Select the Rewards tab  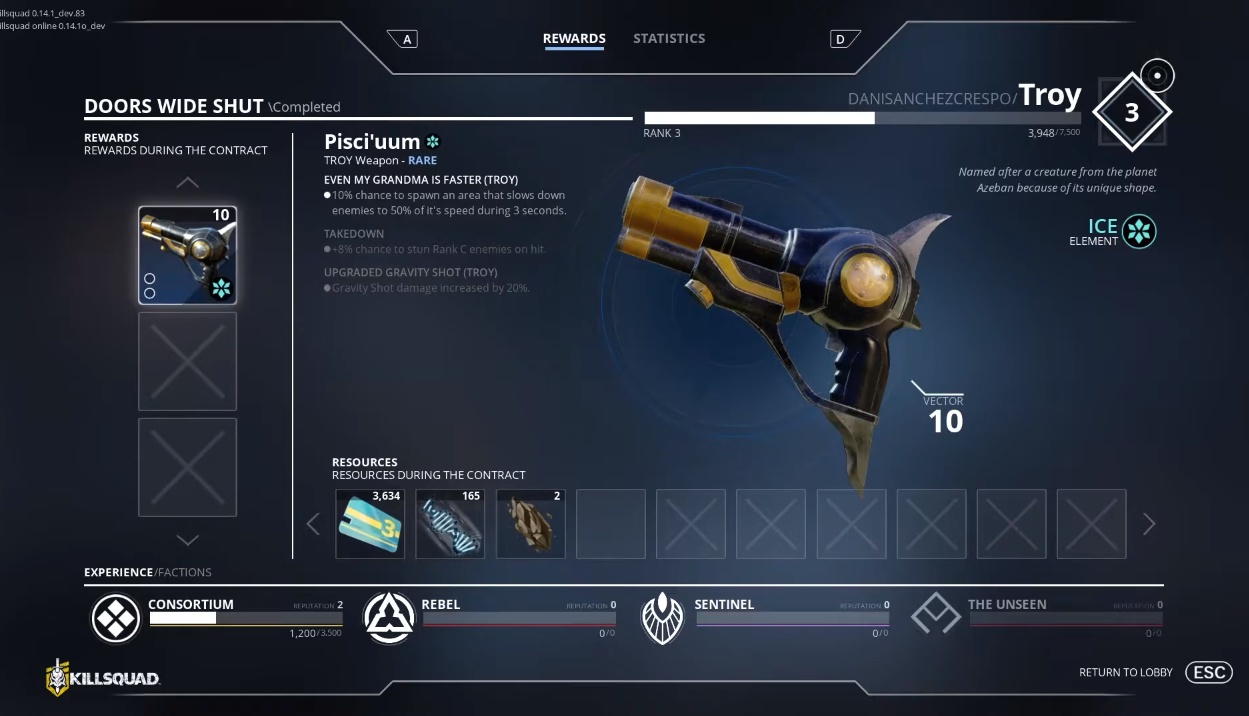(574, 38)
